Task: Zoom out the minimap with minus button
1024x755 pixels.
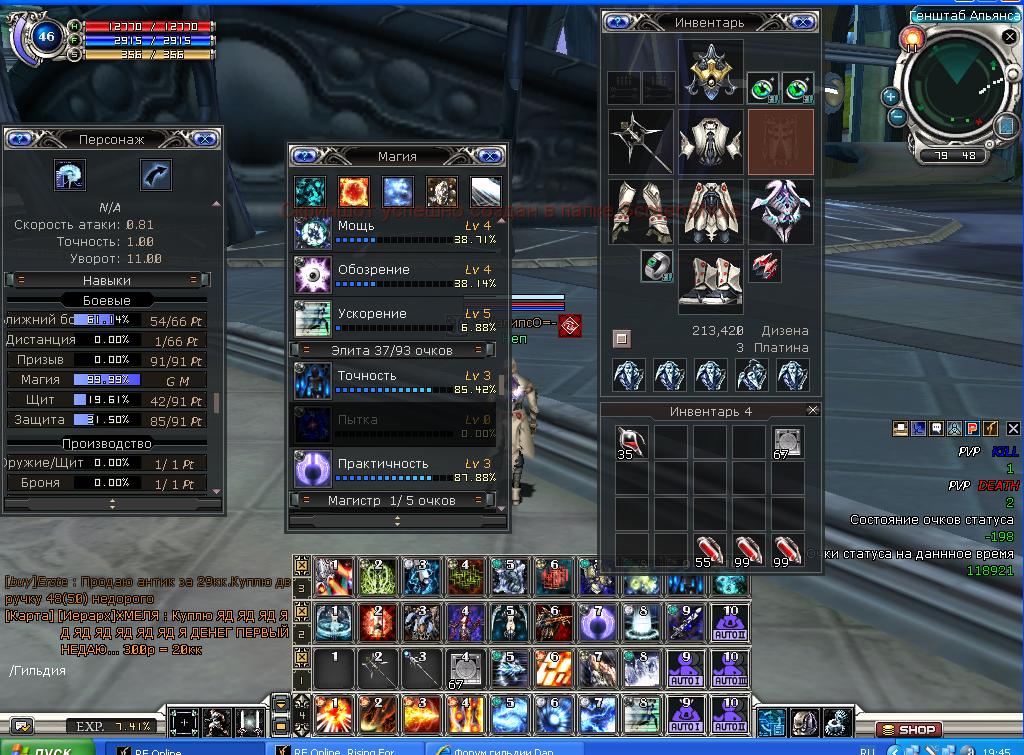Action: [896, 116]
